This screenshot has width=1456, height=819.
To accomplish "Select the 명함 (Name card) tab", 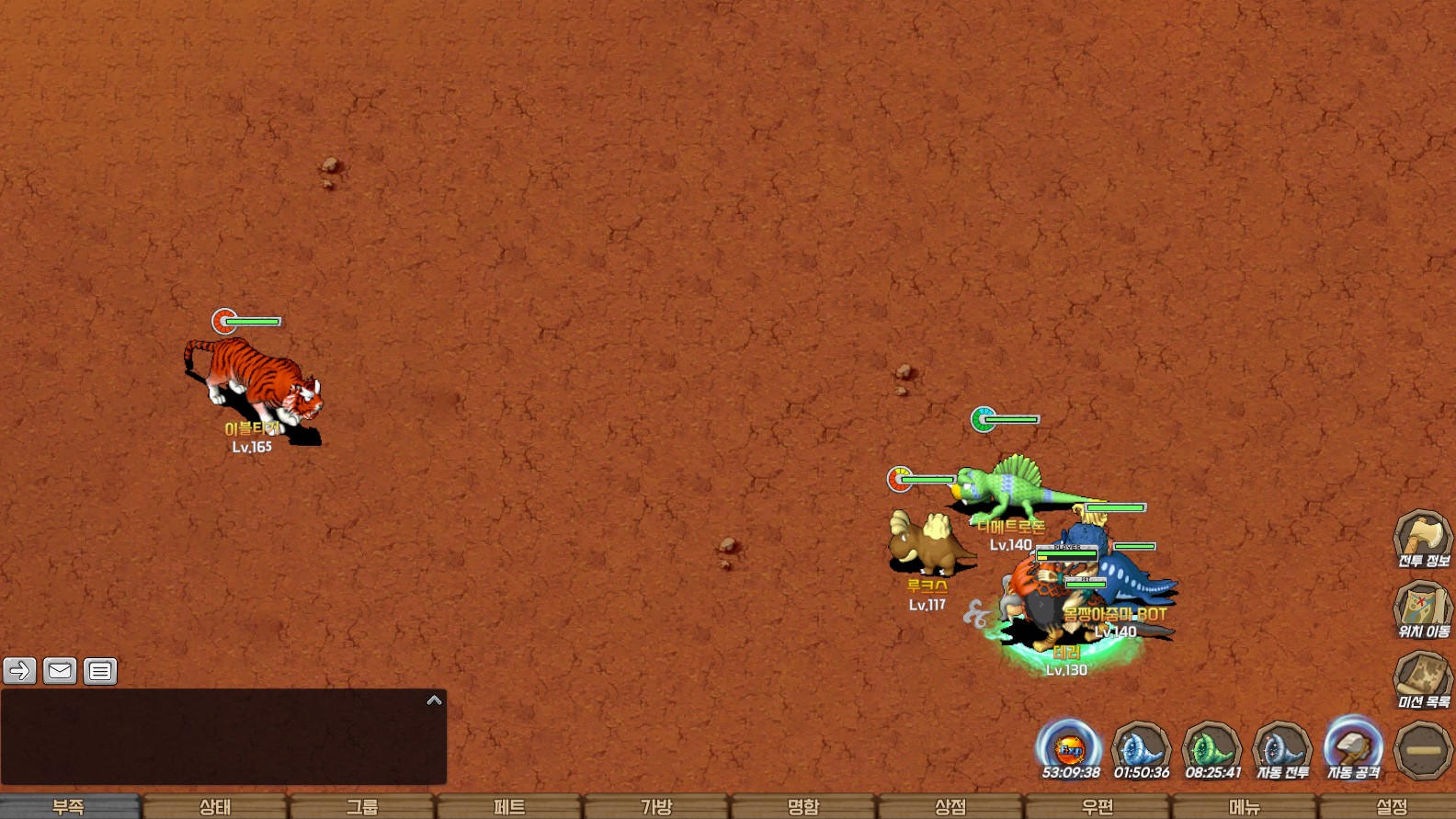I will [803, 806].
